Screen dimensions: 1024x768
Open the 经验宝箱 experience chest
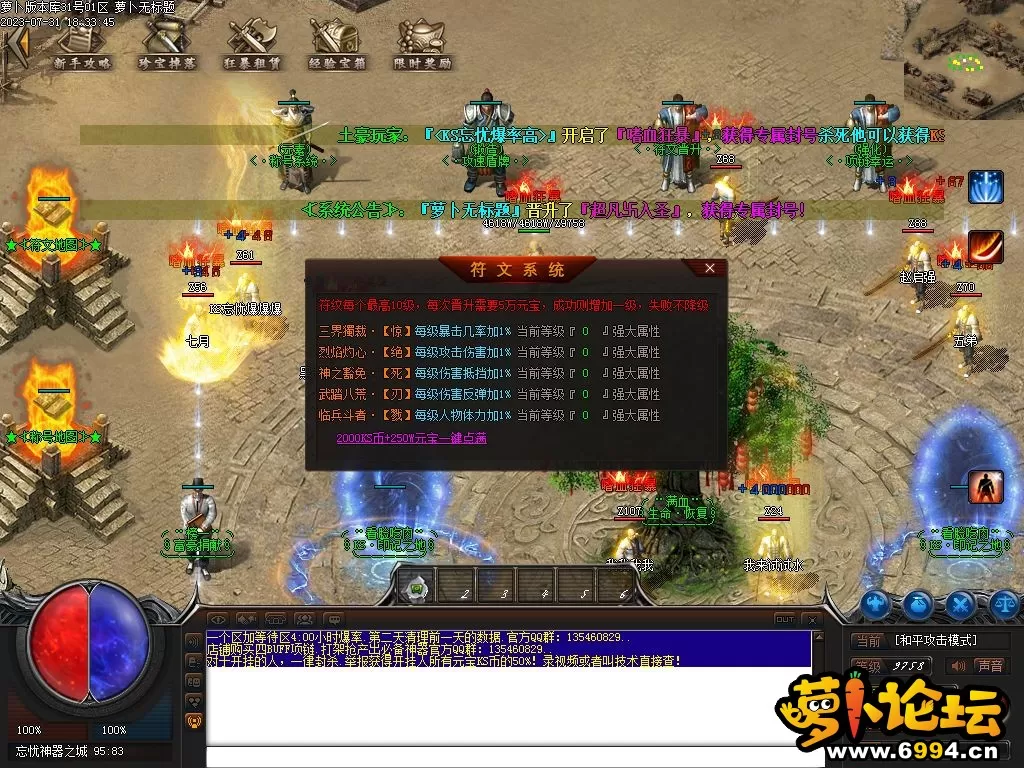point(337,44)
